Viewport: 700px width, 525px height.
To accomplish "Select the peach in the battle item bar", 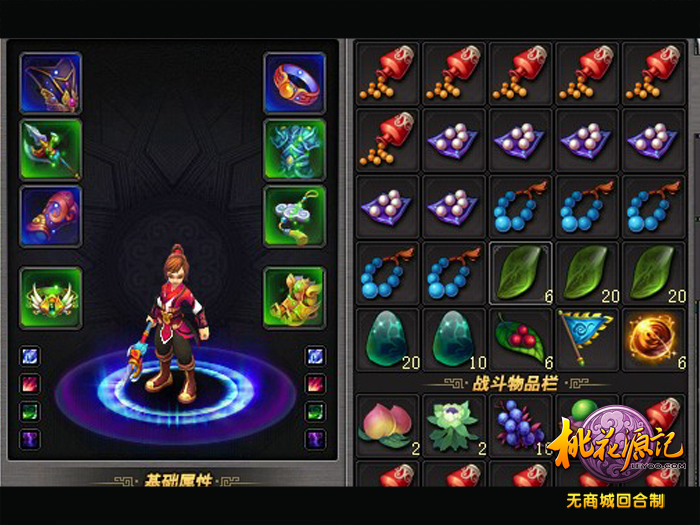I will (388, 422).
